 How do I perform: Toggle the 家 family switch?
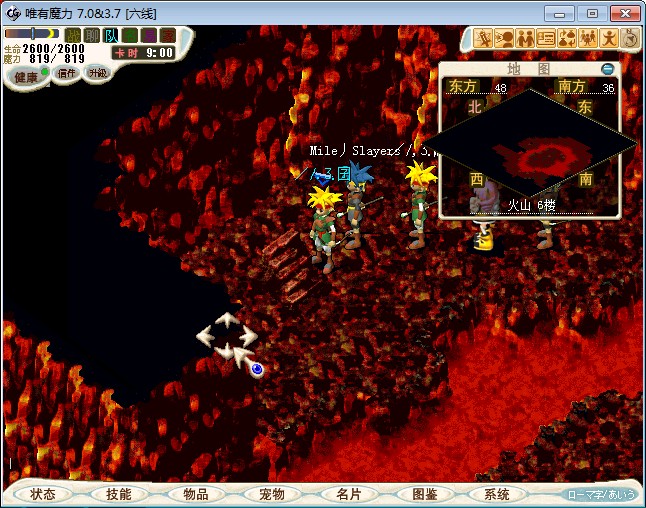pyautogui.click(x=165, y=35)
